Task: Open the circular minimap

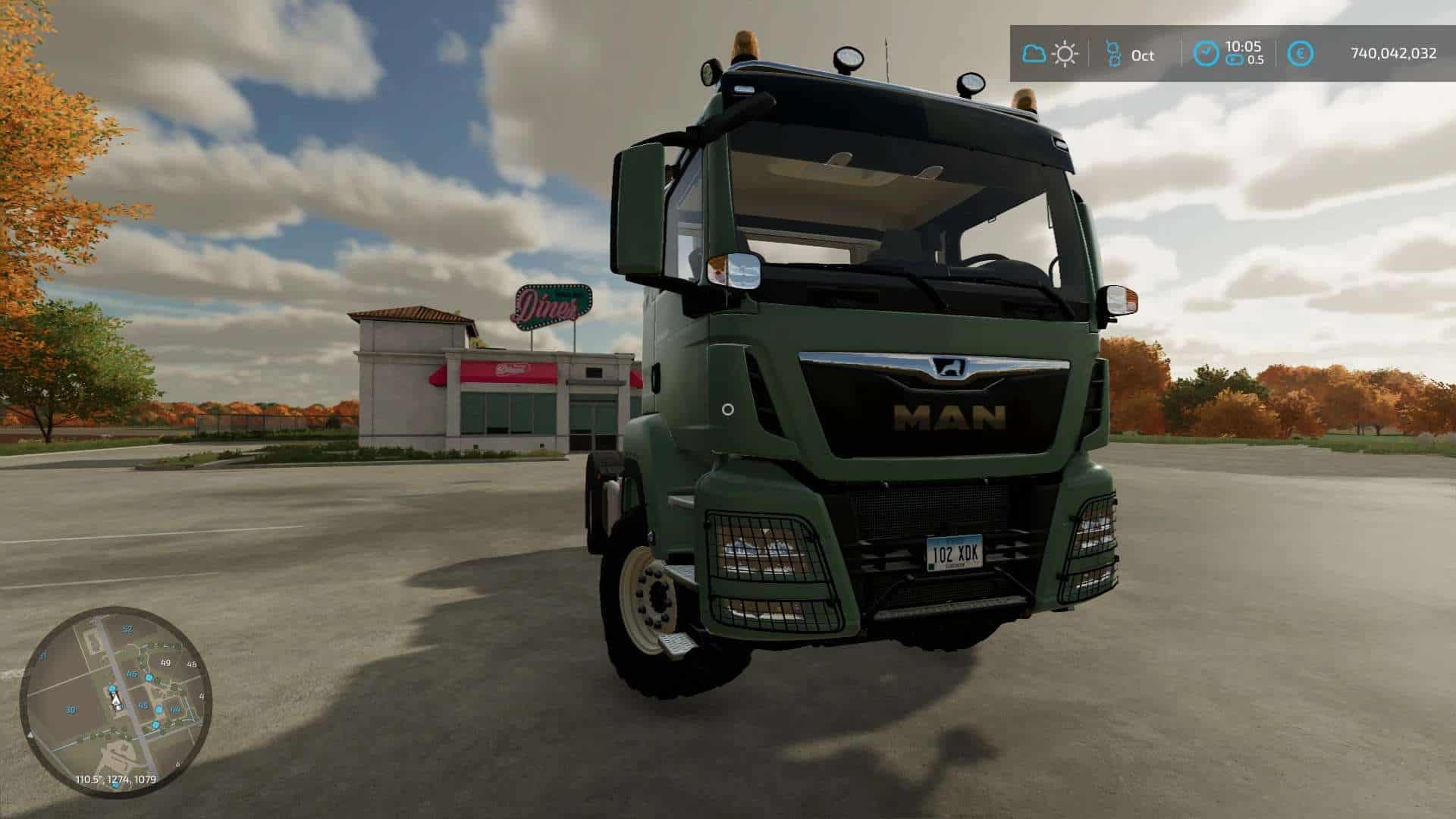Action: tap(115, 701)
